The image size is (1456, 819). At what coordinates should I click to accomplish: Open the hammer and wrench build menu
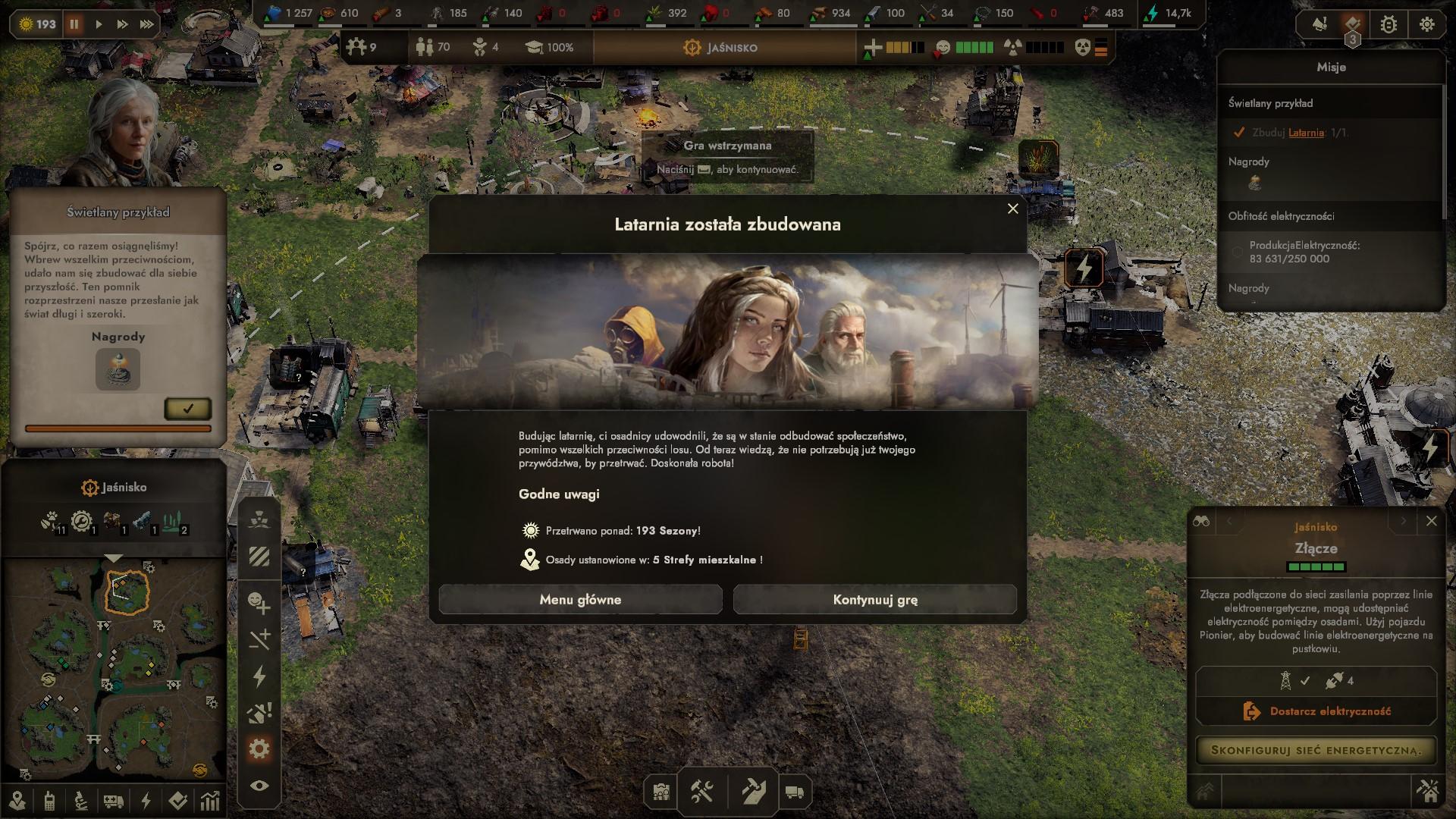(x=701, y=792)
